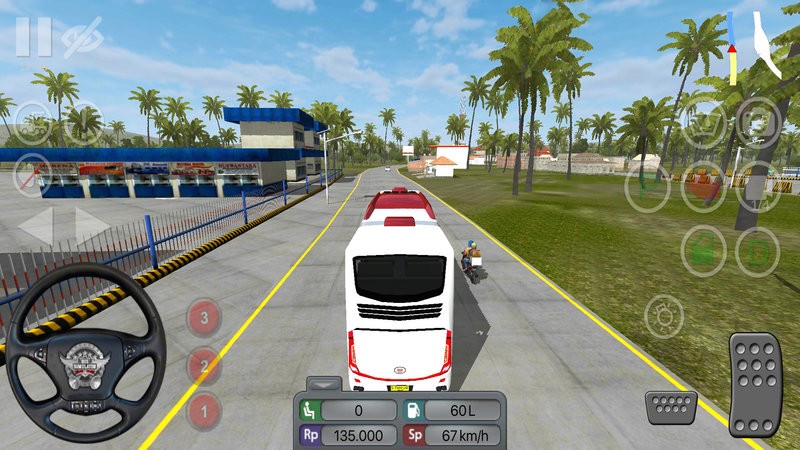Collapse the bottom info panel arrow
The height and width of the screenshot is (450, 800).
324,383
